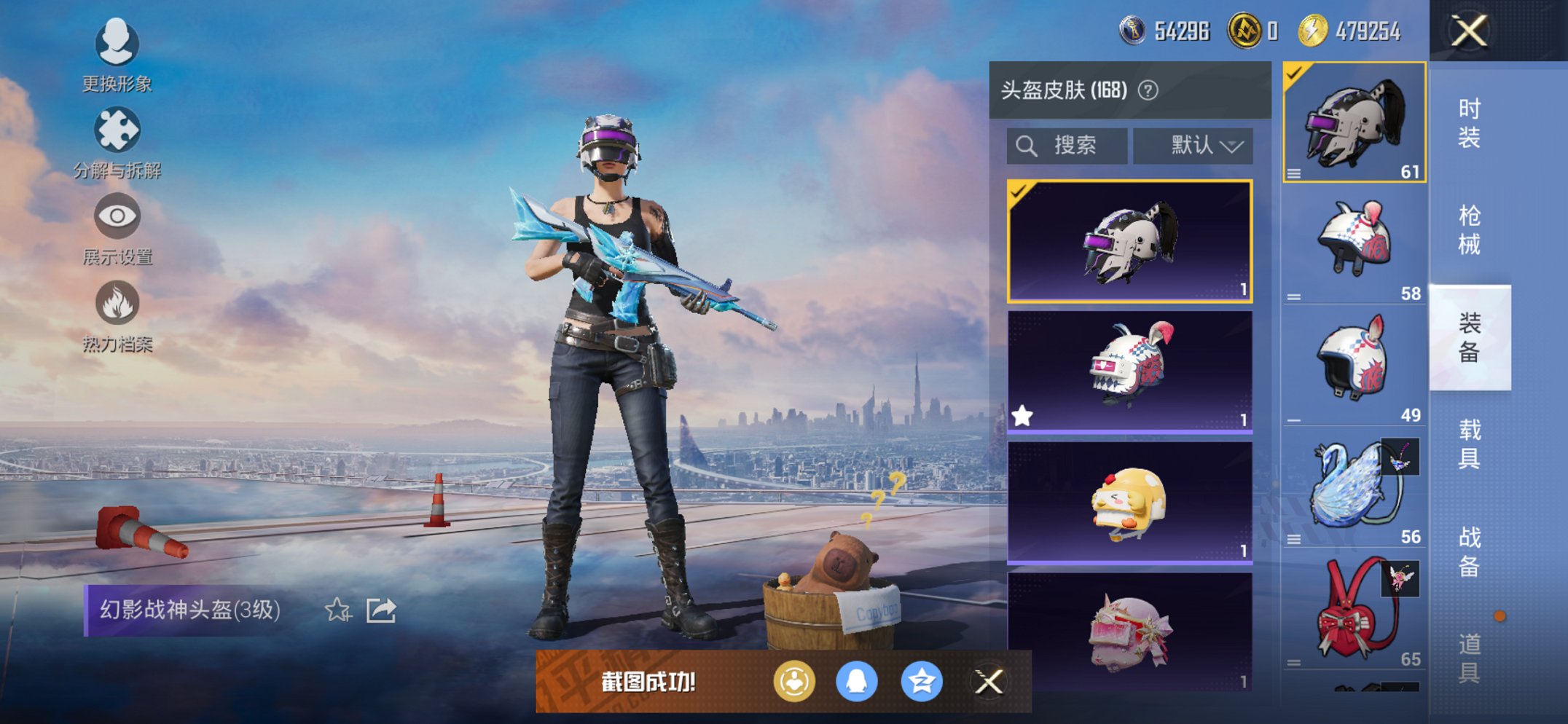The width and height of the screenshot is (1568, 724).
Task: Open the search magnifier in helmet skins
Action: [1027, 145]
